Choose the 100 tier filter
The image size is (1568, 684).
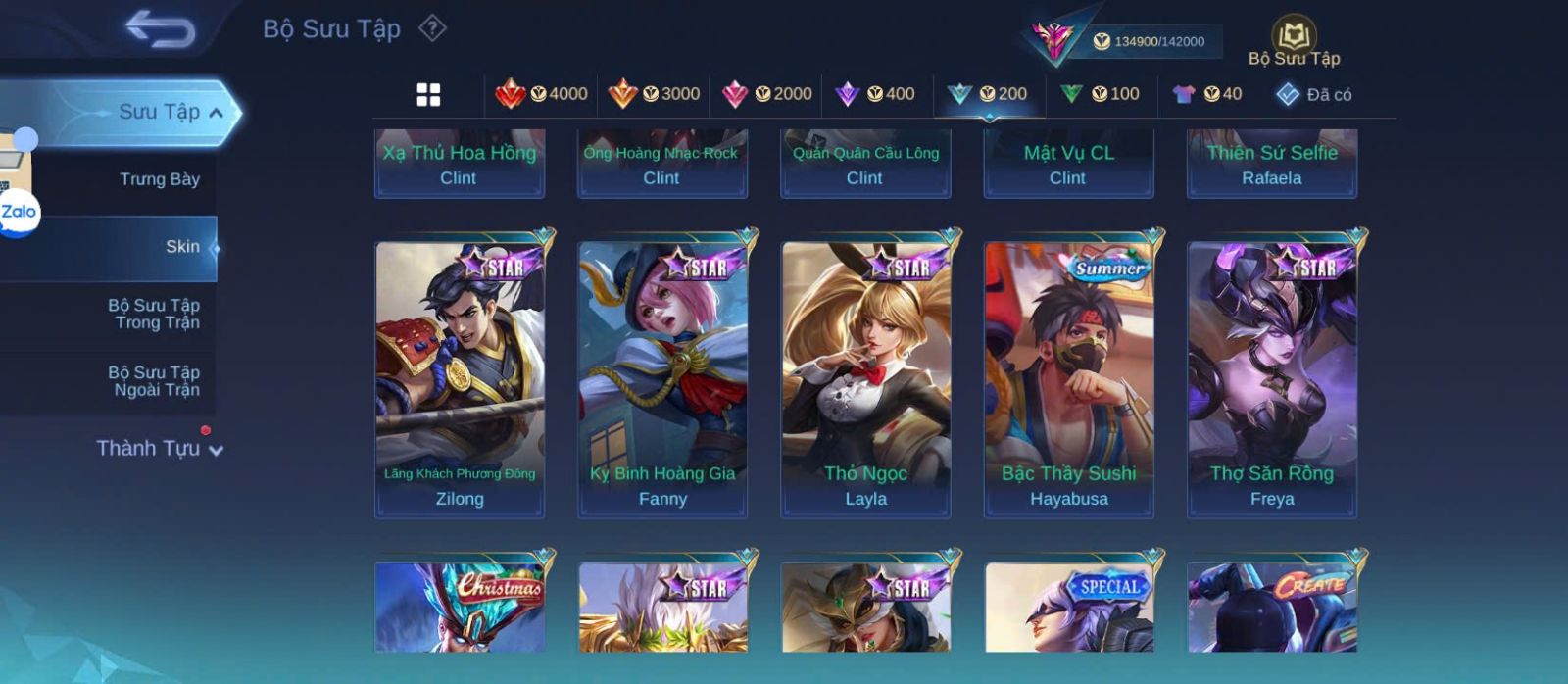(1101, 94)
